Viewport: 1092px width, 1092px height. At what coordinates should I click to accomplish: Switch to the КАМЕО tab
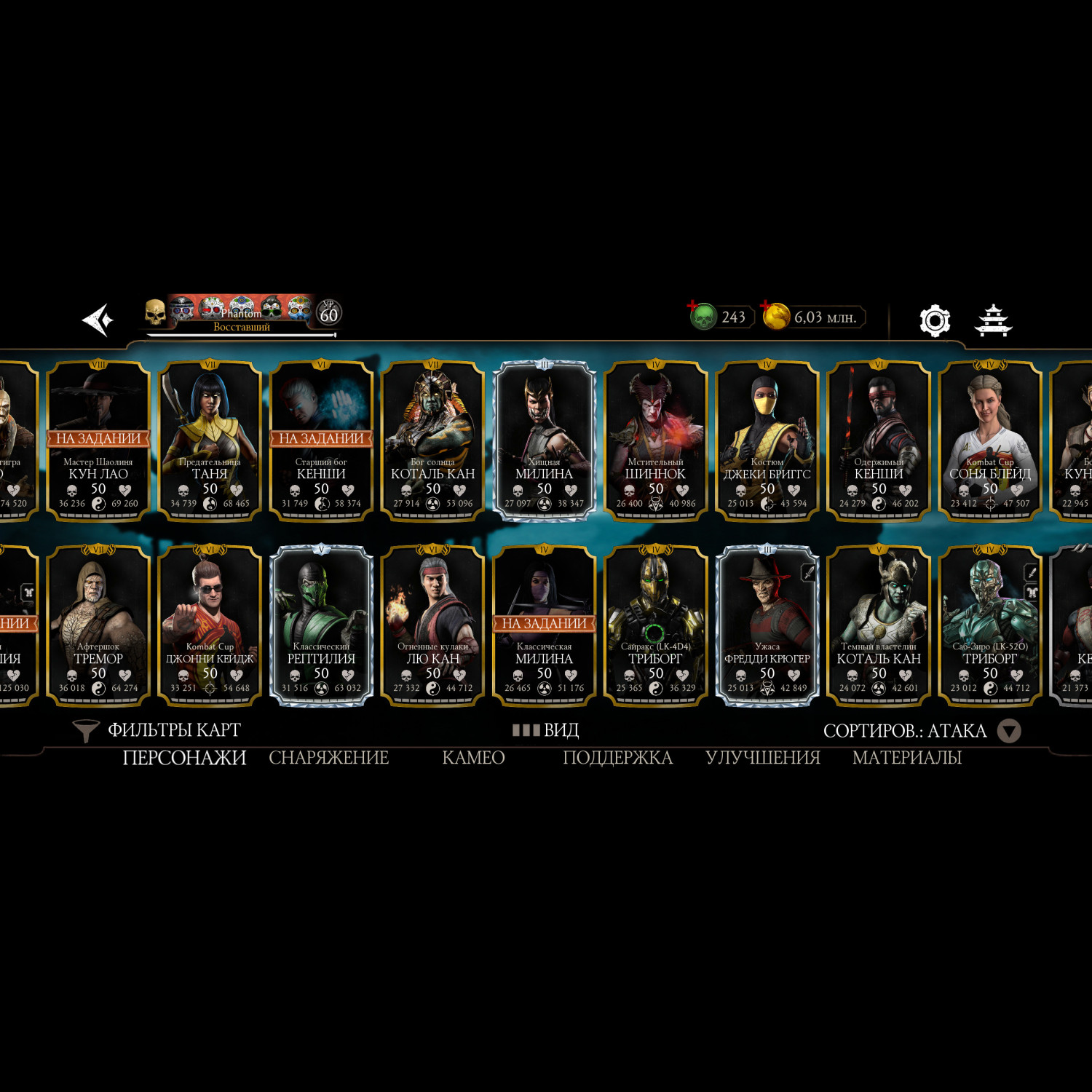pos(473,758)
